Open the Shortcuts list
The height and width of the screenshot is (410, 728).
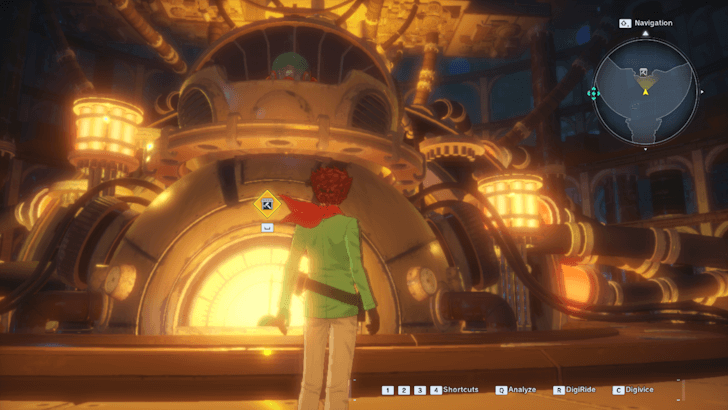(461, 389)
